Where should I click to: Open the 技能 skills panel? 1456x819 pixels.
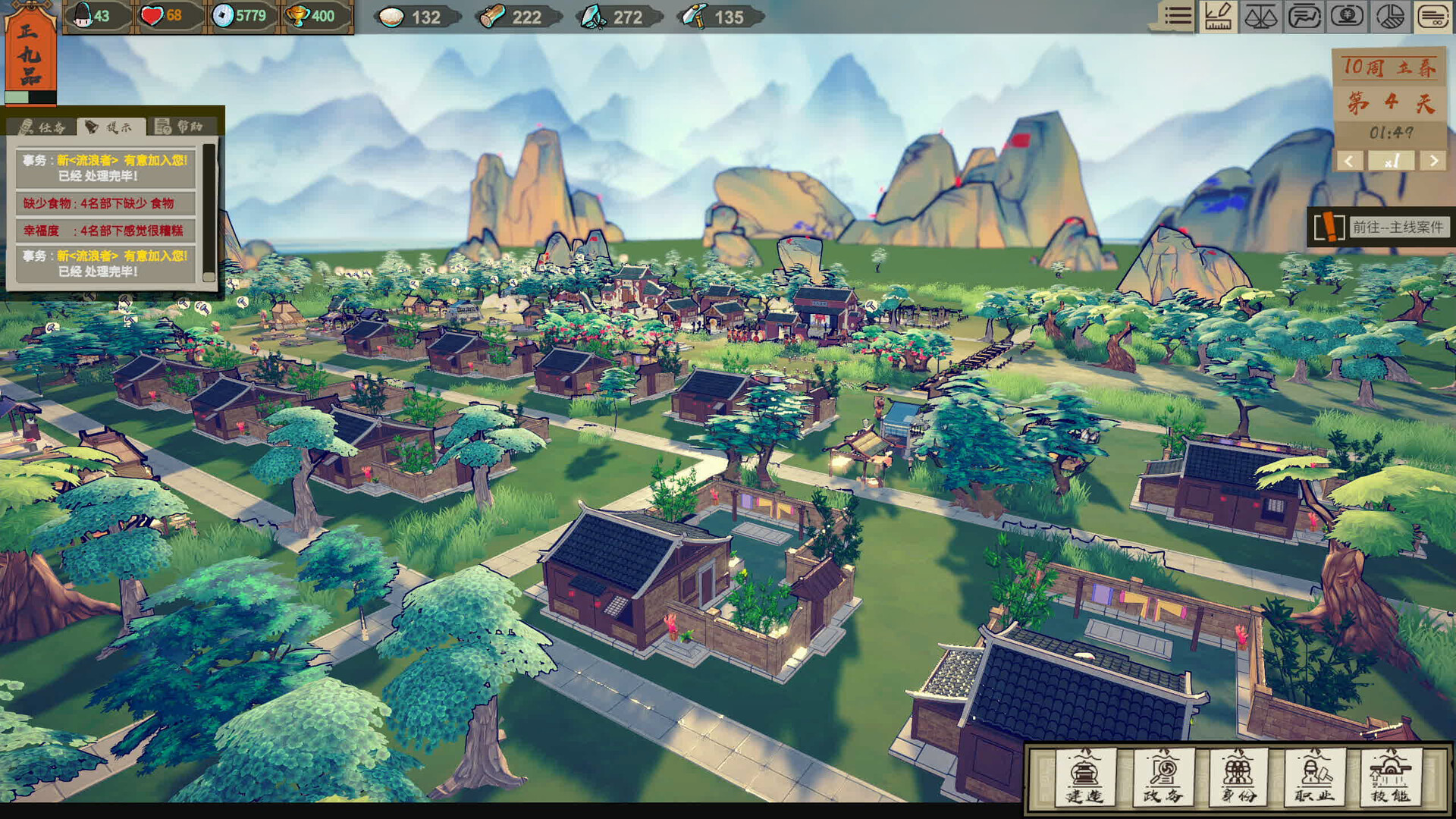pyautogui.click(x=1390, y=777)
